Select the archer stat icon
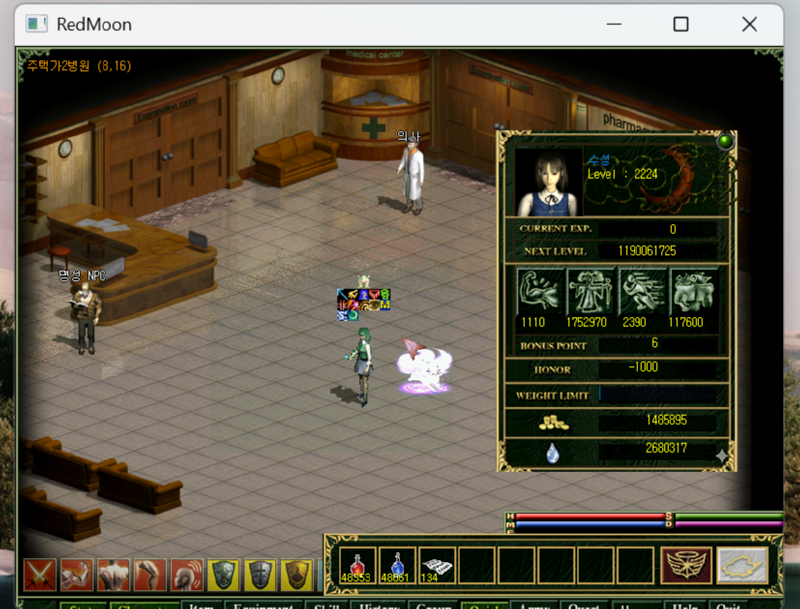 tap(591, 292)
